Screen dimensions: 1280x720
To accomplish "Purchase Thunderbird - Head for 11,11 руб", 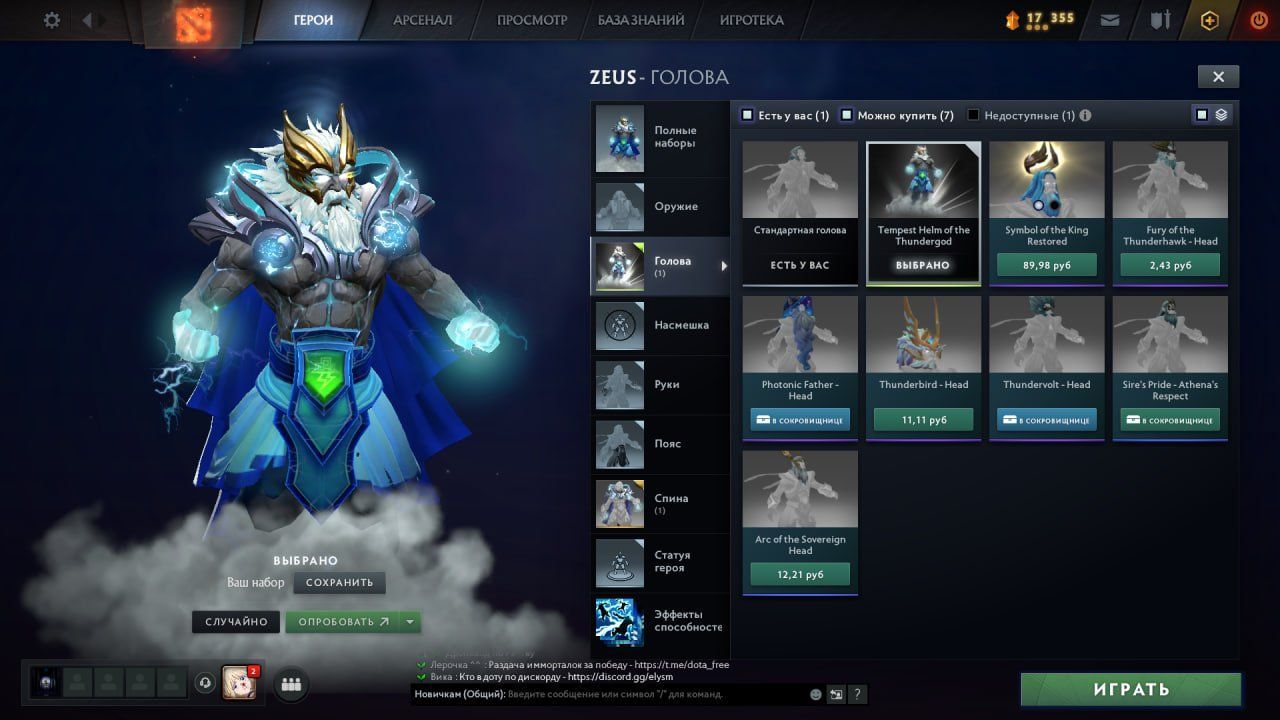I will 923,420.
